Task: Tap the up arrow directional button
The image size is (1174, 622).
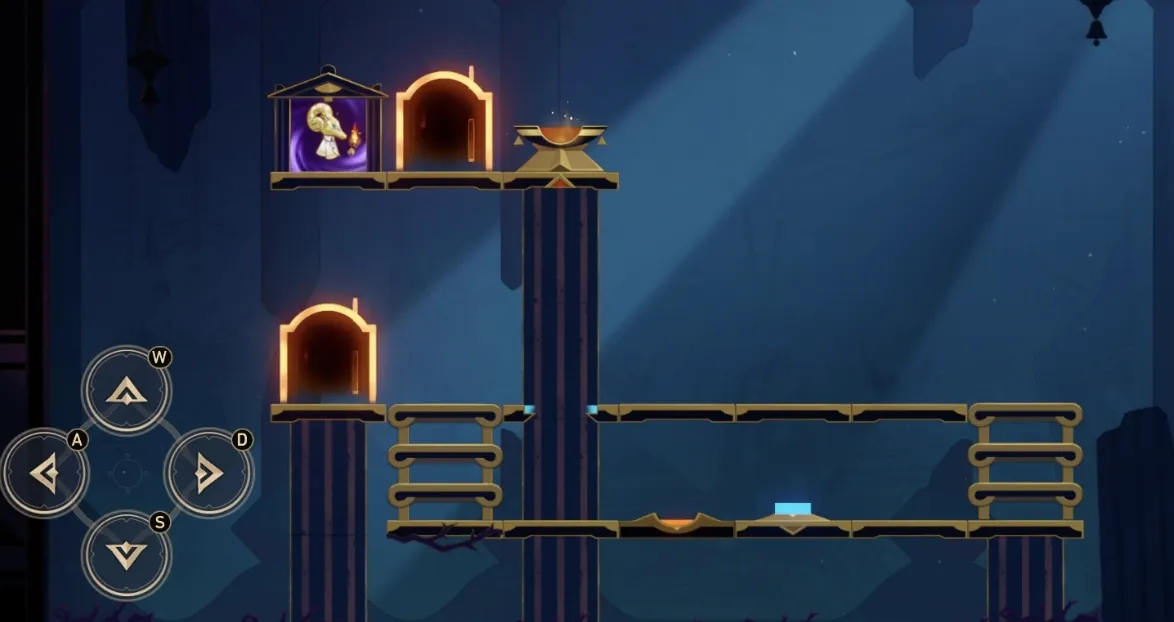Action: coord(126,391)
